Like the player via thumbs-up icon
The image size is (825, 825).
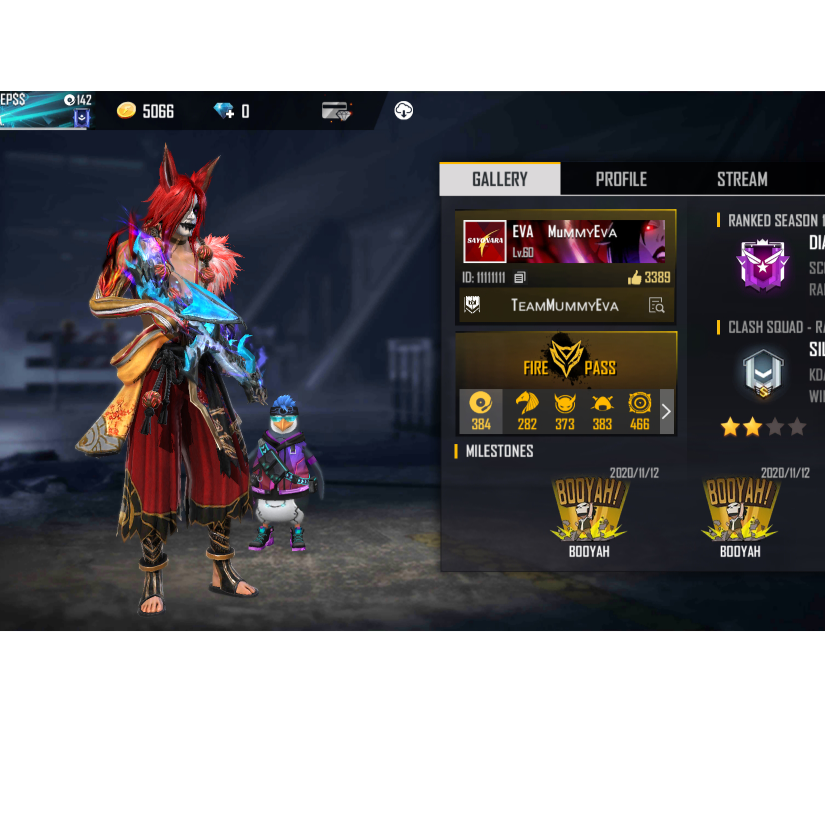point(634,278)
